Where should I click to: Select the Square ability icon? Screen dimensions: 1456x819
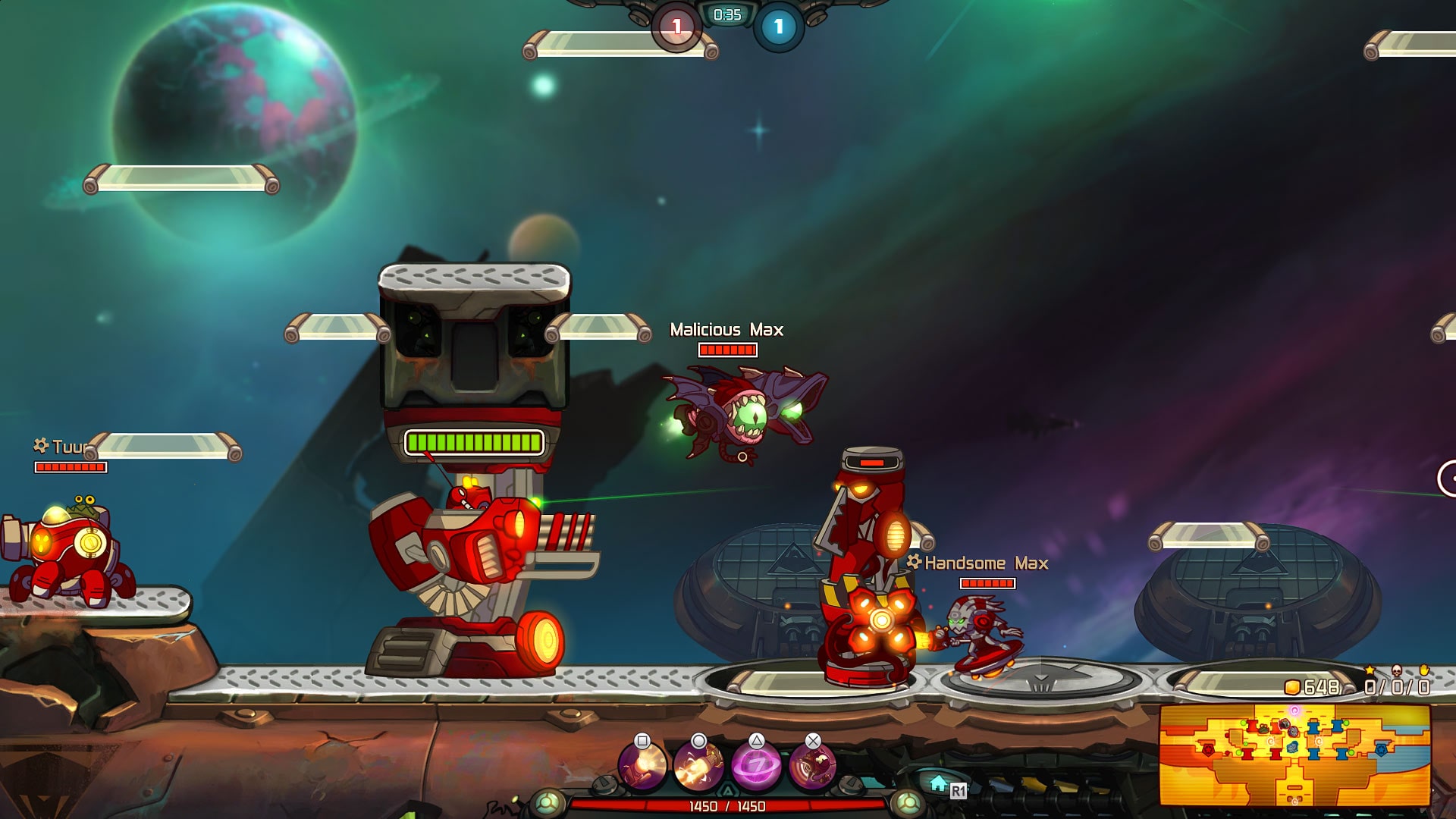[x=642, y=767]
